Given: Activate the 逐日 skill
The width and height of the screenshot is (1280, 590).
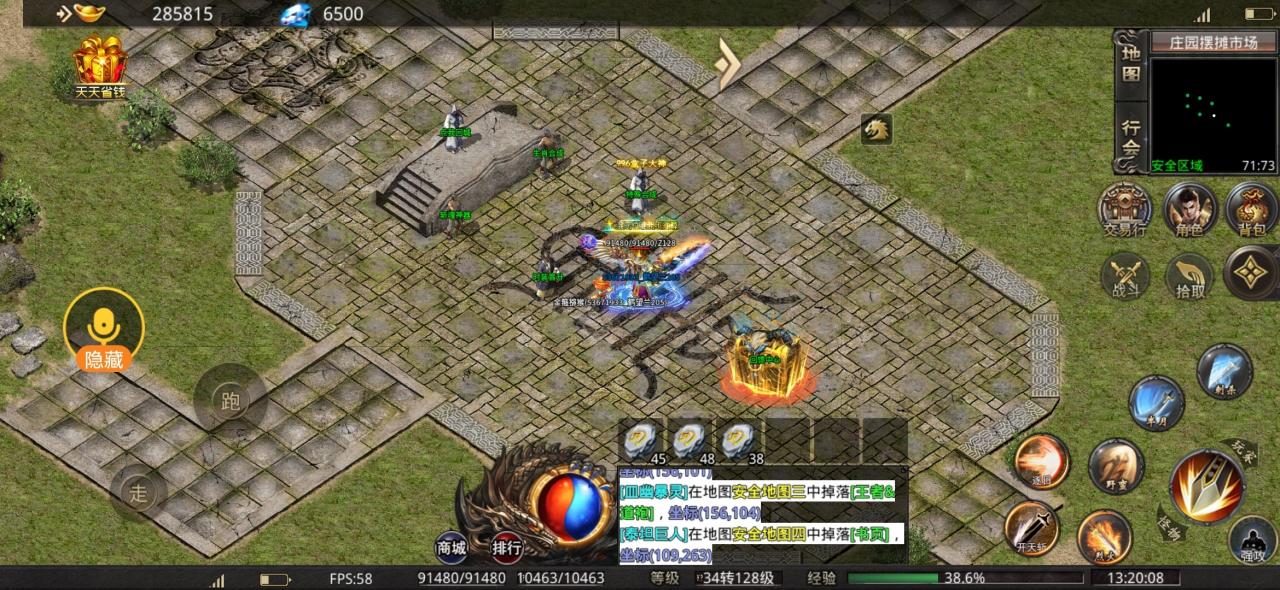Looking at the screenshot, I should tap(1042, 460).
